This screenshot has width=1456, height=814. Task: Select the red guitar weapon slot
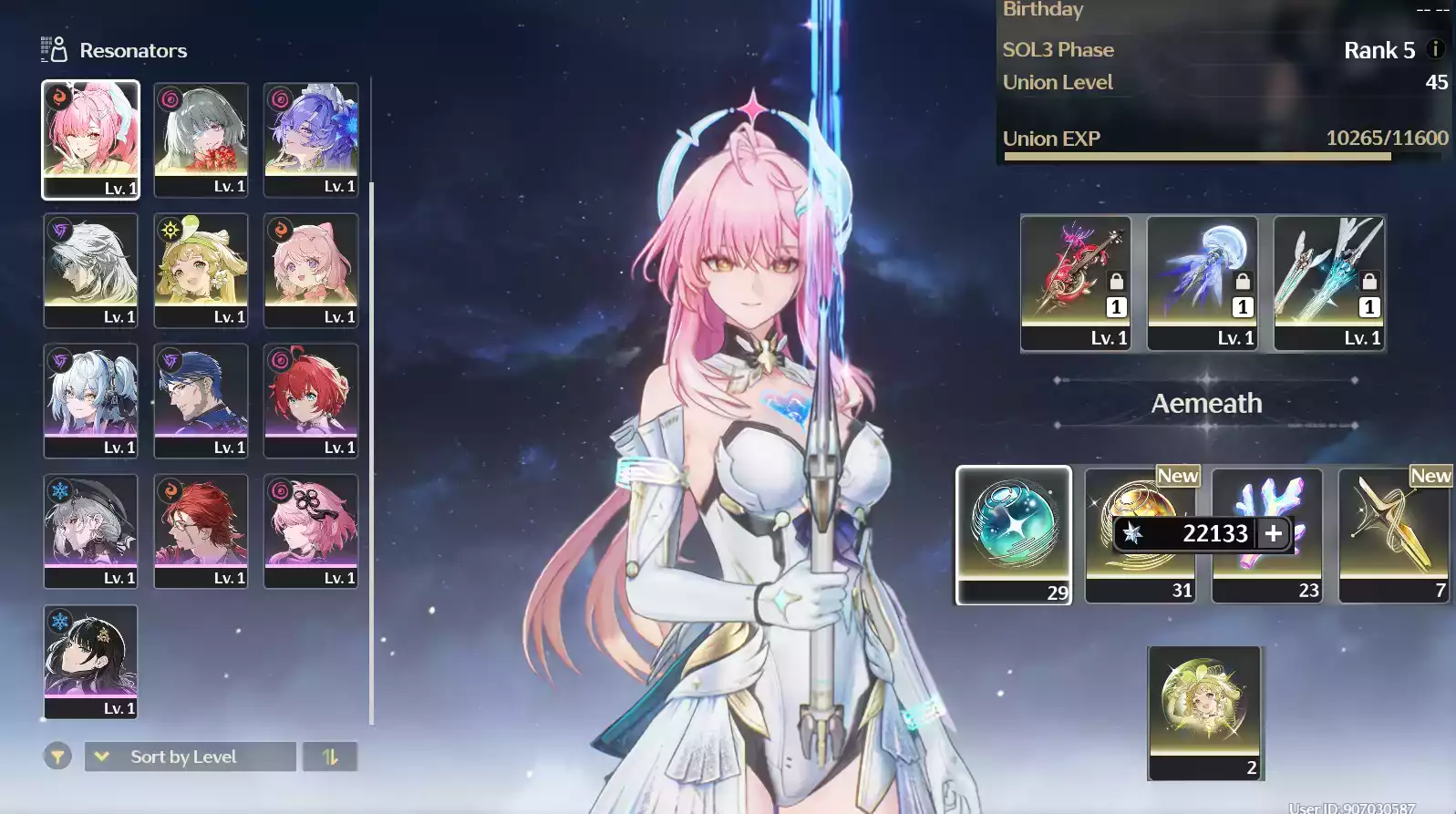click(1076, 283)
